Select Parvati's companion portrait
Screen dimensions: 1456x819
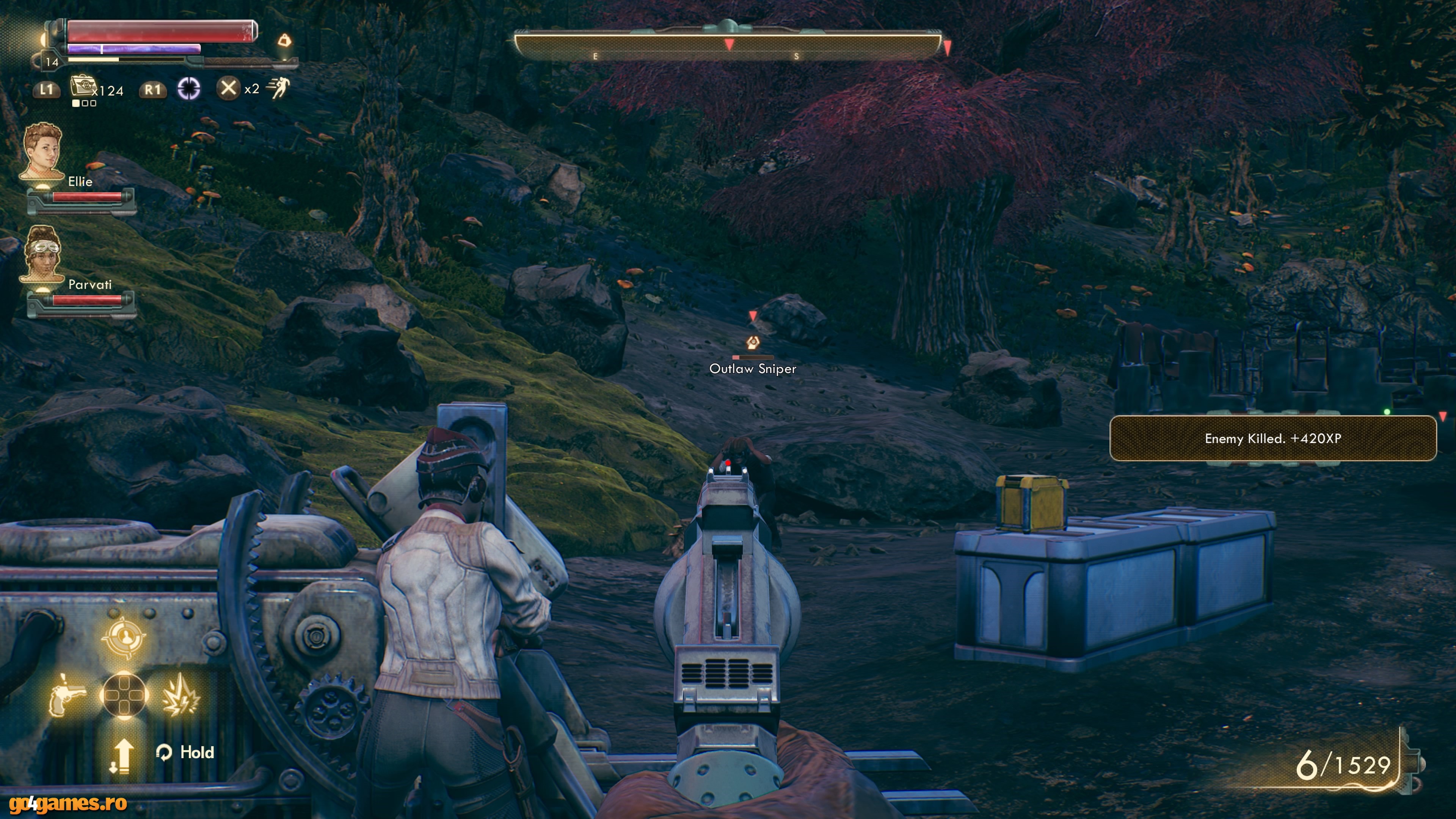(42, 254)
